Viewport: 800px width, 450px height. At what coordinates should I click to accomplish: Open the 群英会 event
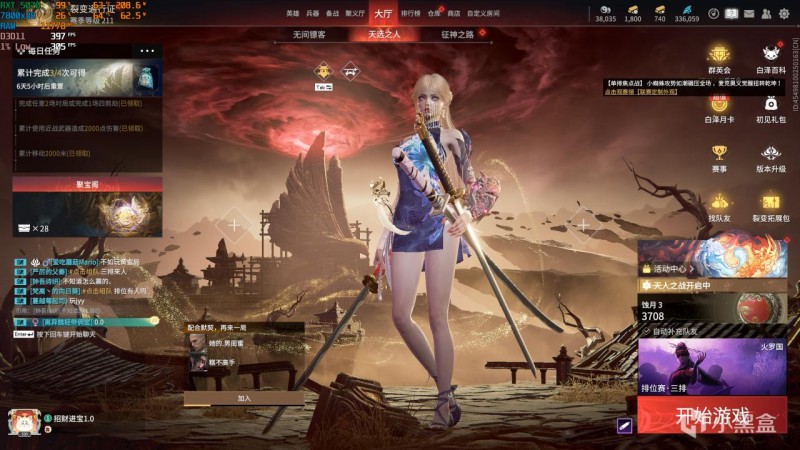click(x=719, y=58)
